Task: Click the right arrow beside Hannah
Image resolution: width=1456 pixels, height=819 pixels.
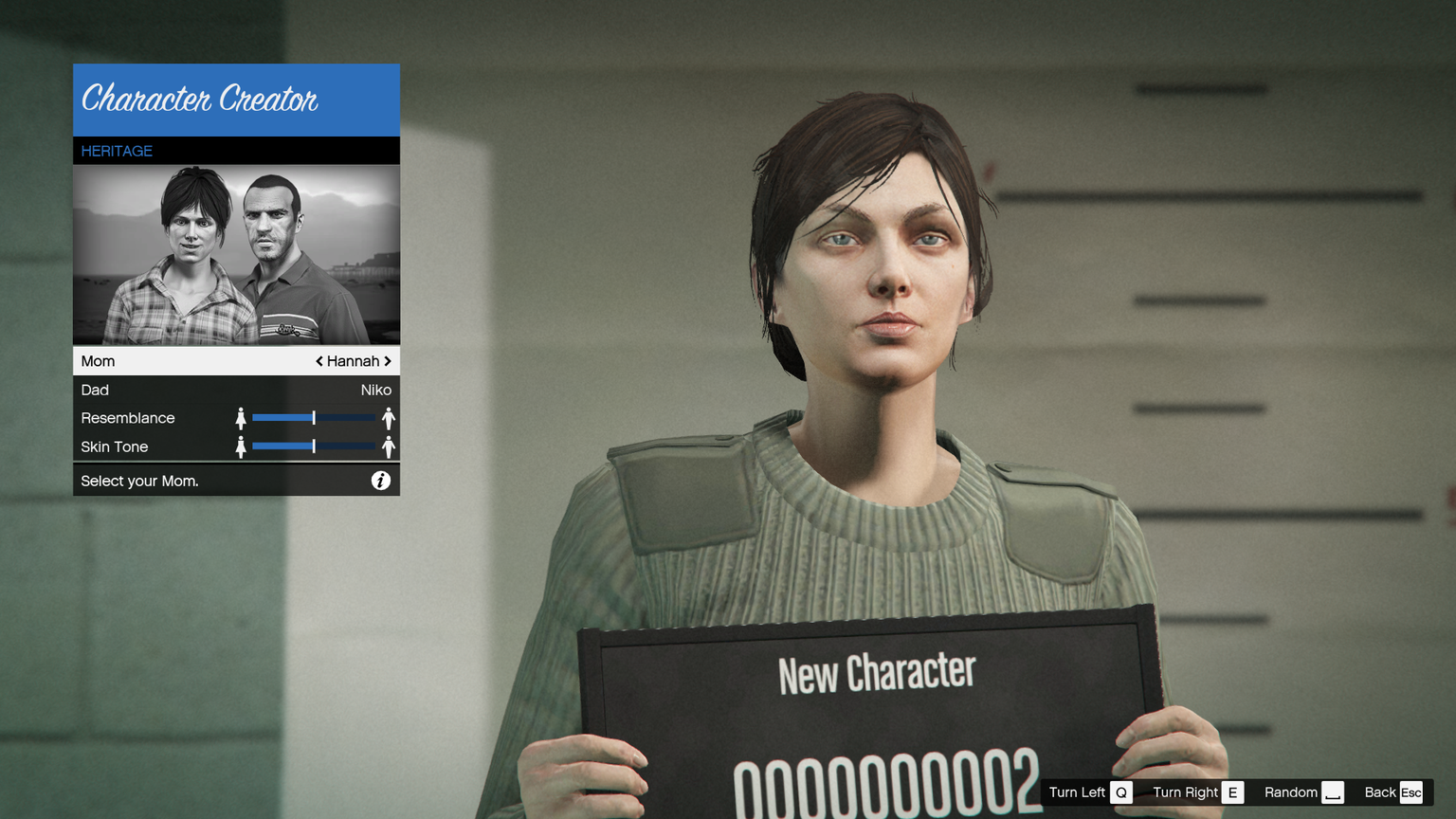Action: click(x=388, y=361)
